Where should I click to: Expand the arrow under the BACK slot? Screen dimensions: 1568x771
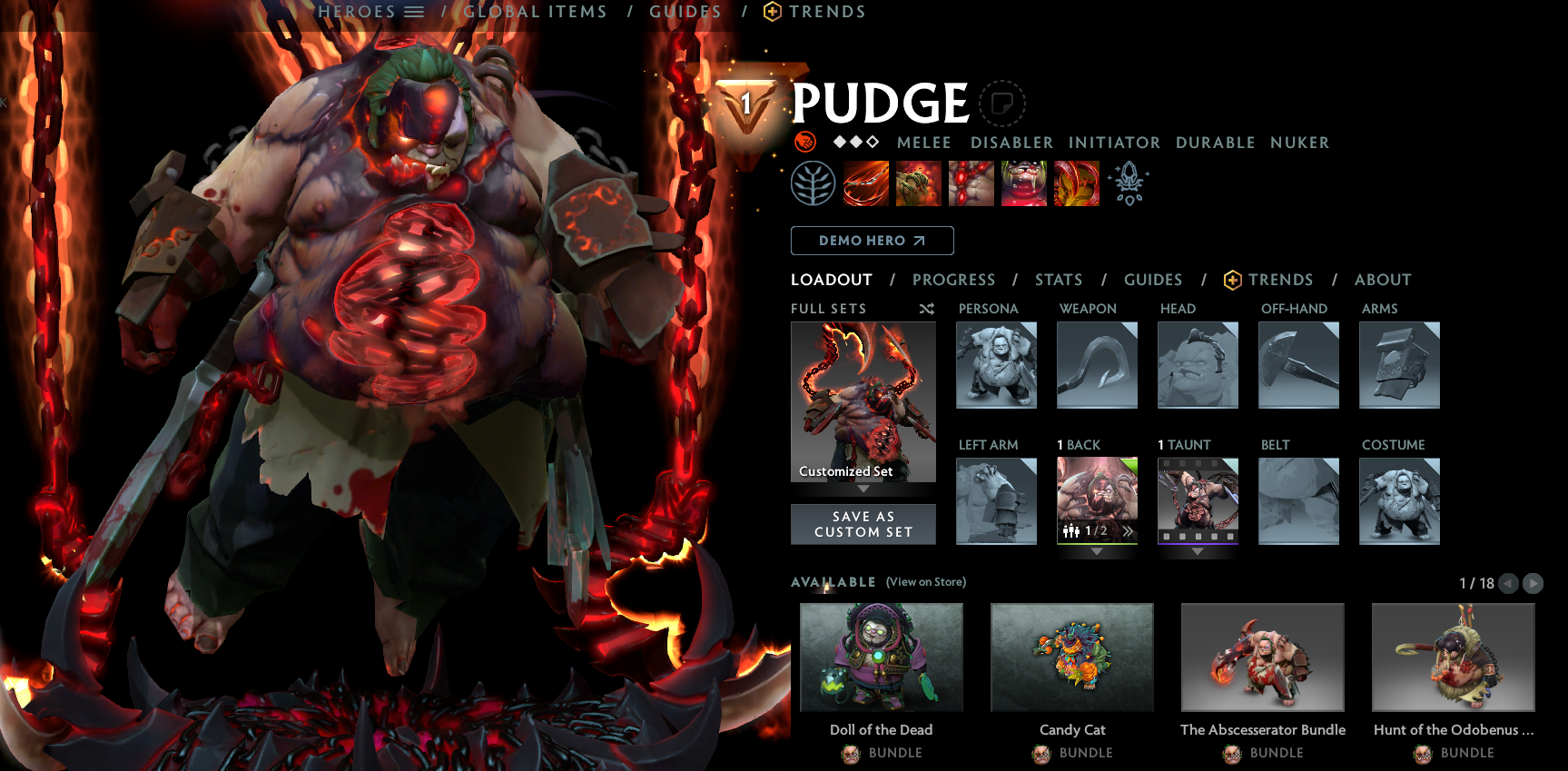(1097, 552)
